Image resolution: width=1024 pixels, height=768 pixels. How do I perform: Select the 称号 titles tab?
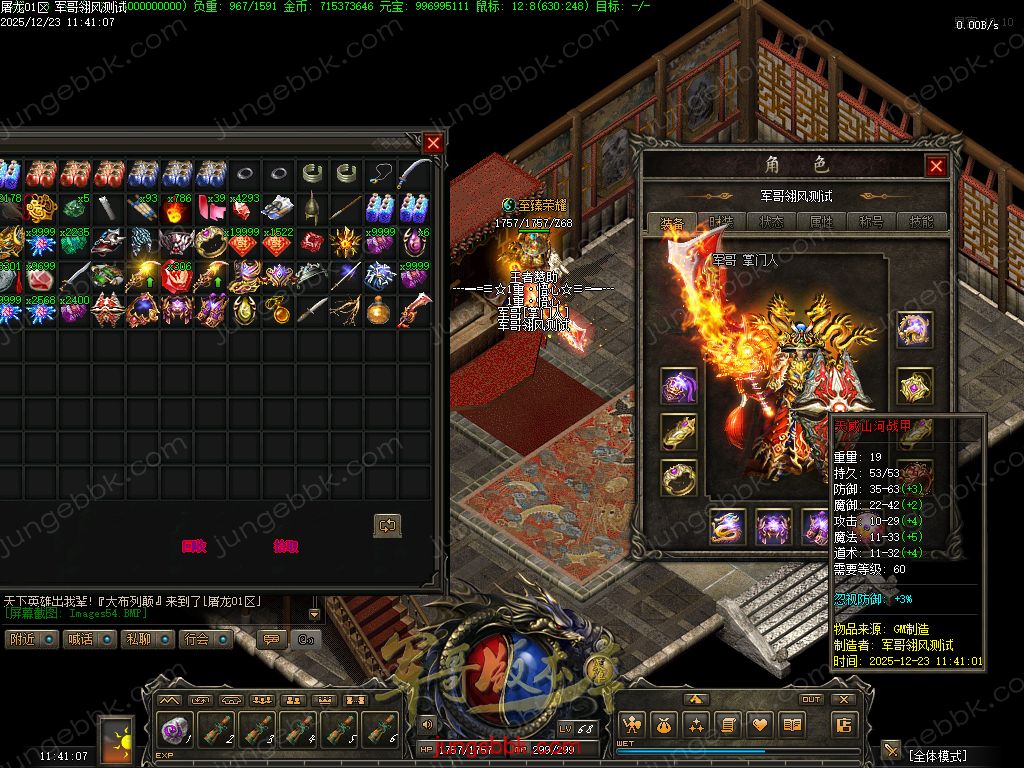click(x=871, y=222)
